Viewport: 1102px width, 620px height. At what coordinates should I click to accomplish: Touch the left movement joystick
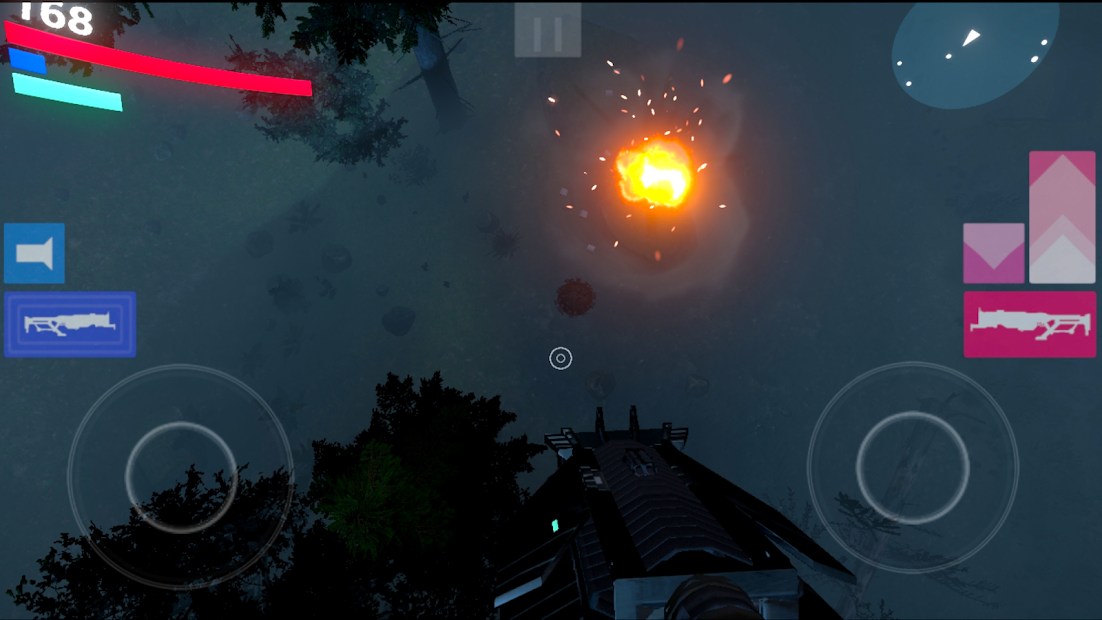pyautogui.click(x=181, y=476)
